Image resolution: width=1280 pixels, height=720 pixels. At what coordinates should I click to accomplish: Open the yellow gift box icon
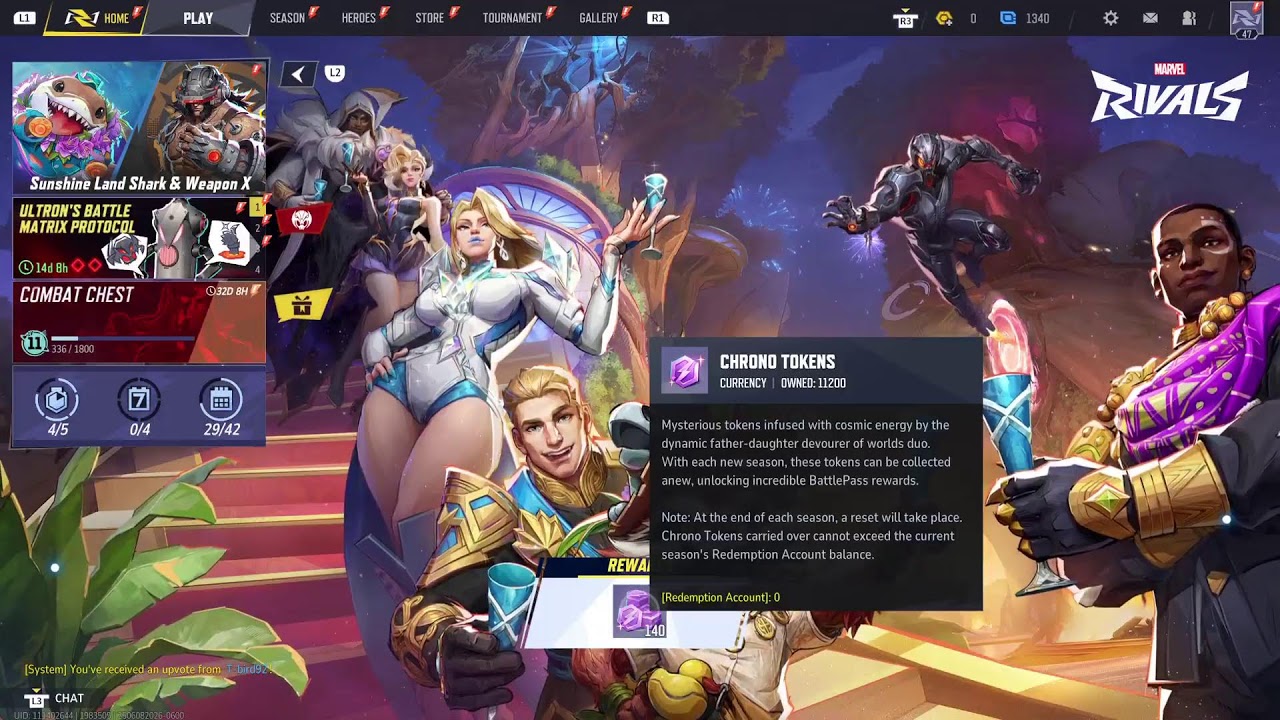click(301, 305)
